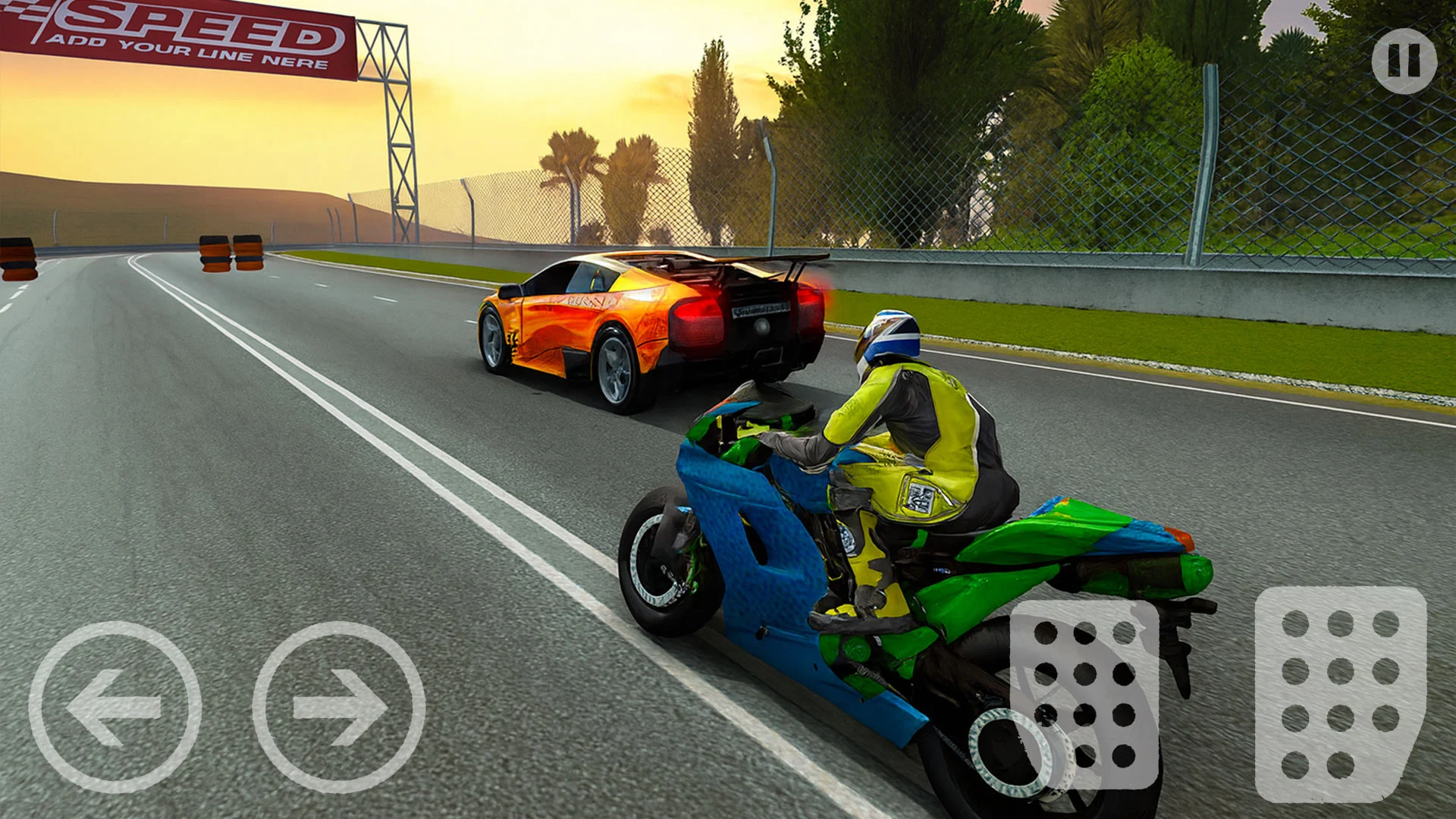Steer left with the left arrow button
Image resolution: width=1456 pixels, height=819 pixels.
(115, 707)
